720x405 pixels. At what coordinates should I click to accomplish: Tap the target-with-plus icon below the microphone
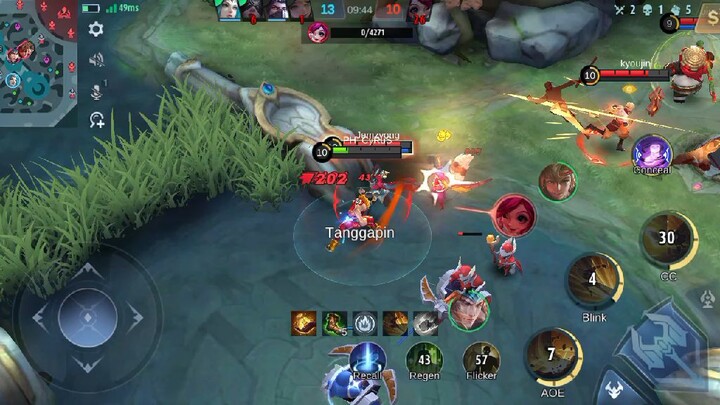(97, 121)
